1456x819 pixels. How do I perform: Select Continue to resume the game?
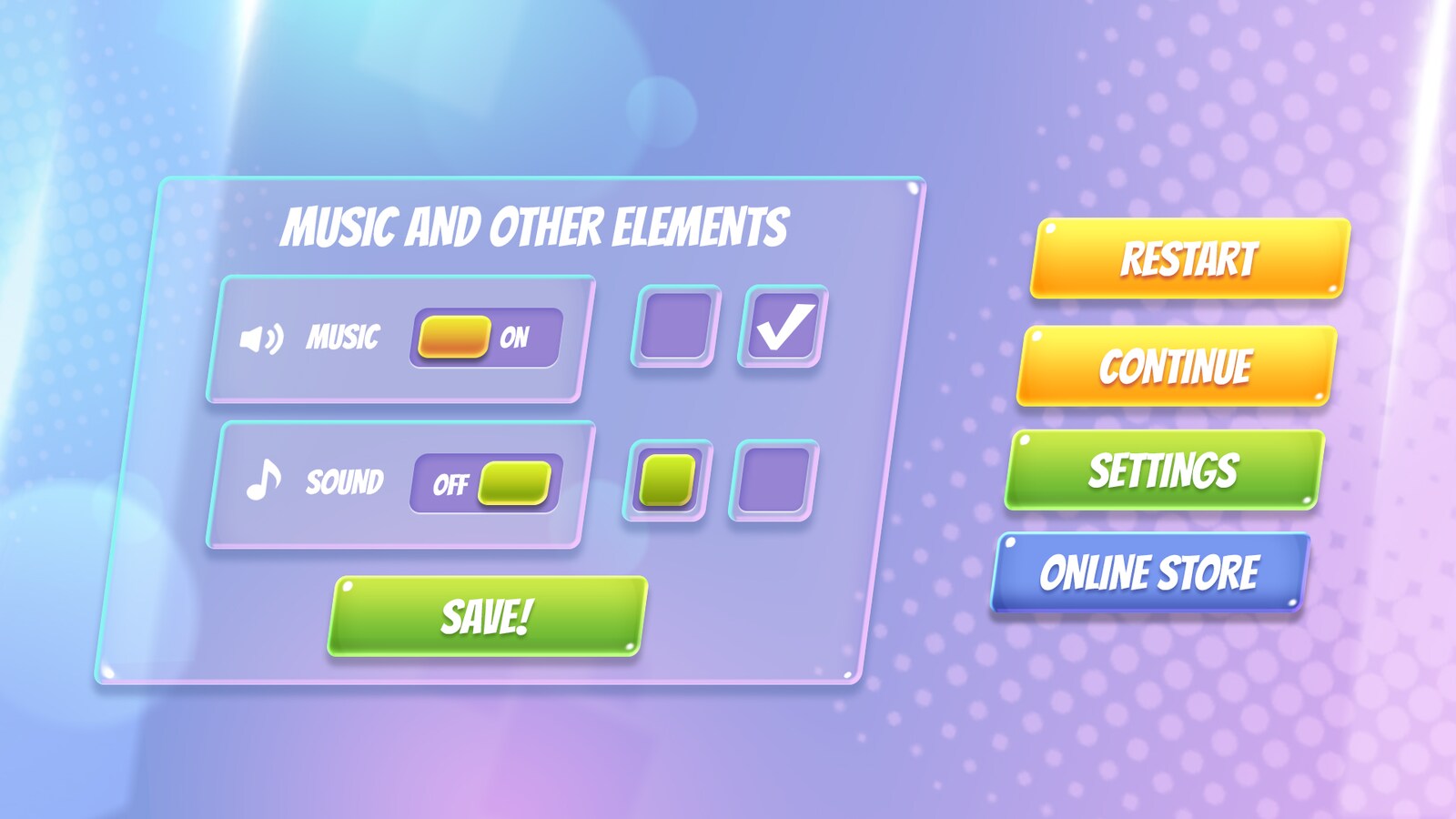[x=1174, y=367]
